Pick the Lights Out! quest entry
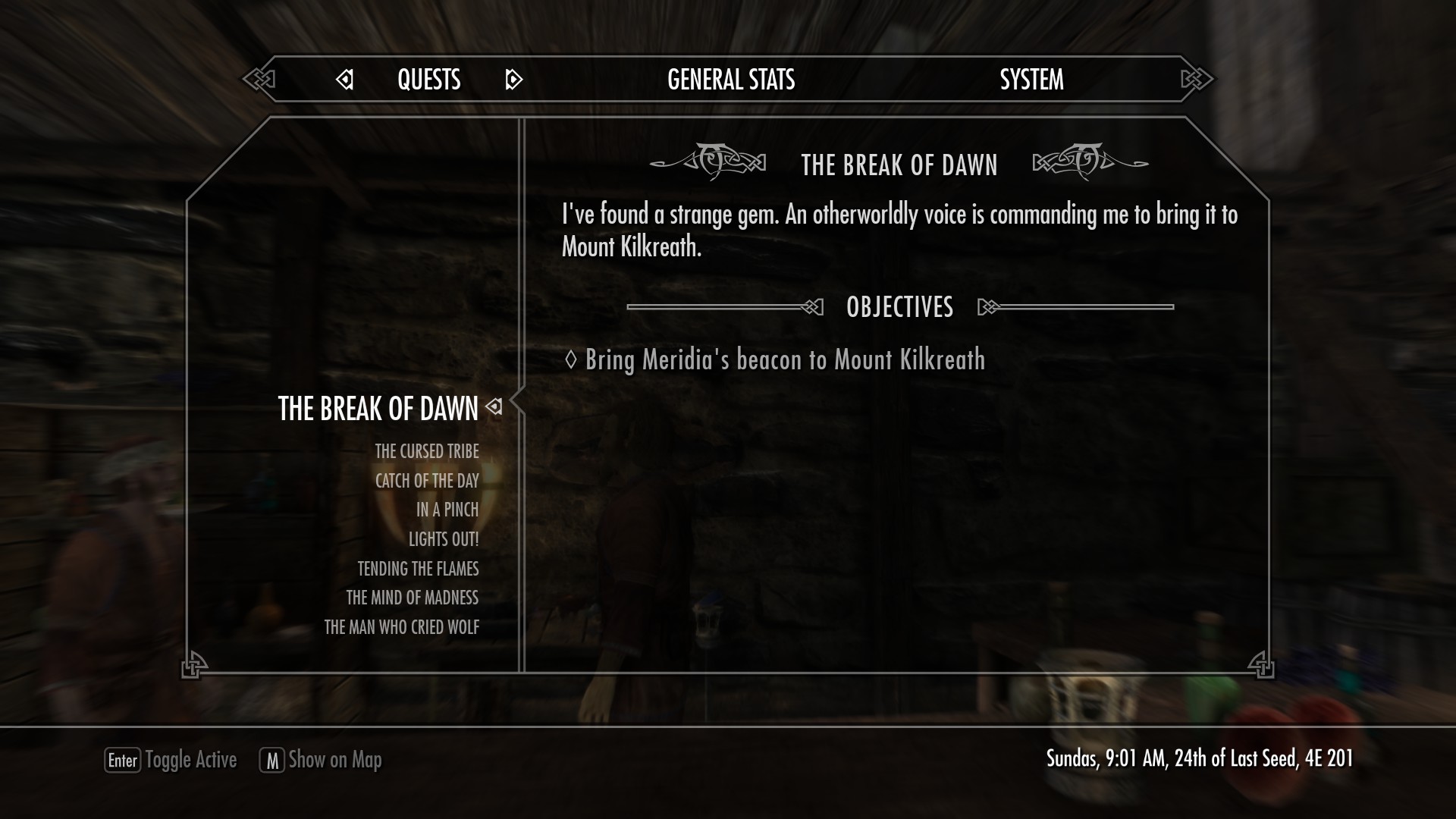This screenshot has width=1456, height=819. (443, 539)
